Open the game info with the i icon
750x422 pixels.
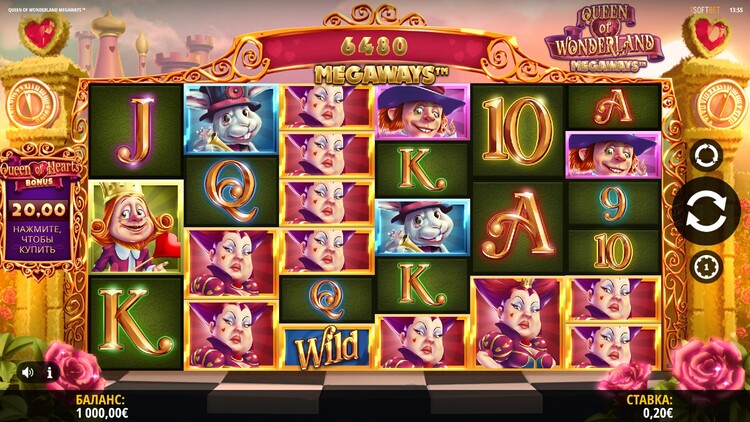[x=49, y=371]
